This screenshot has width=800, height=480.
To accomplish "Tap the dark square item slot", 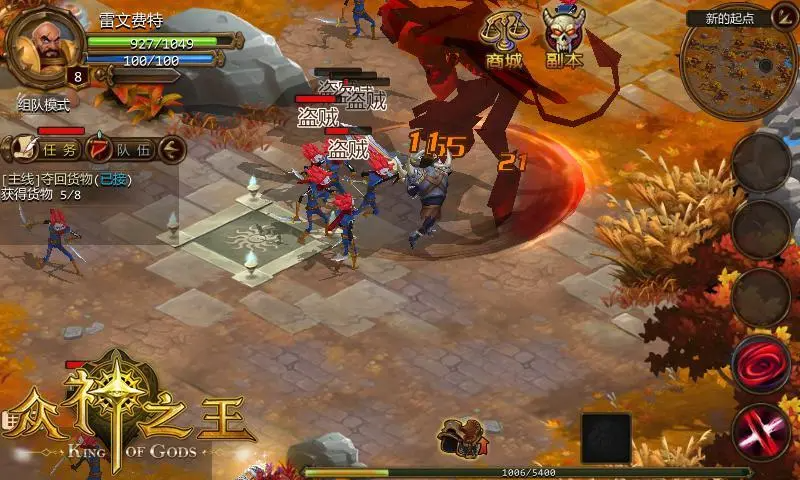I will [606, 438].
